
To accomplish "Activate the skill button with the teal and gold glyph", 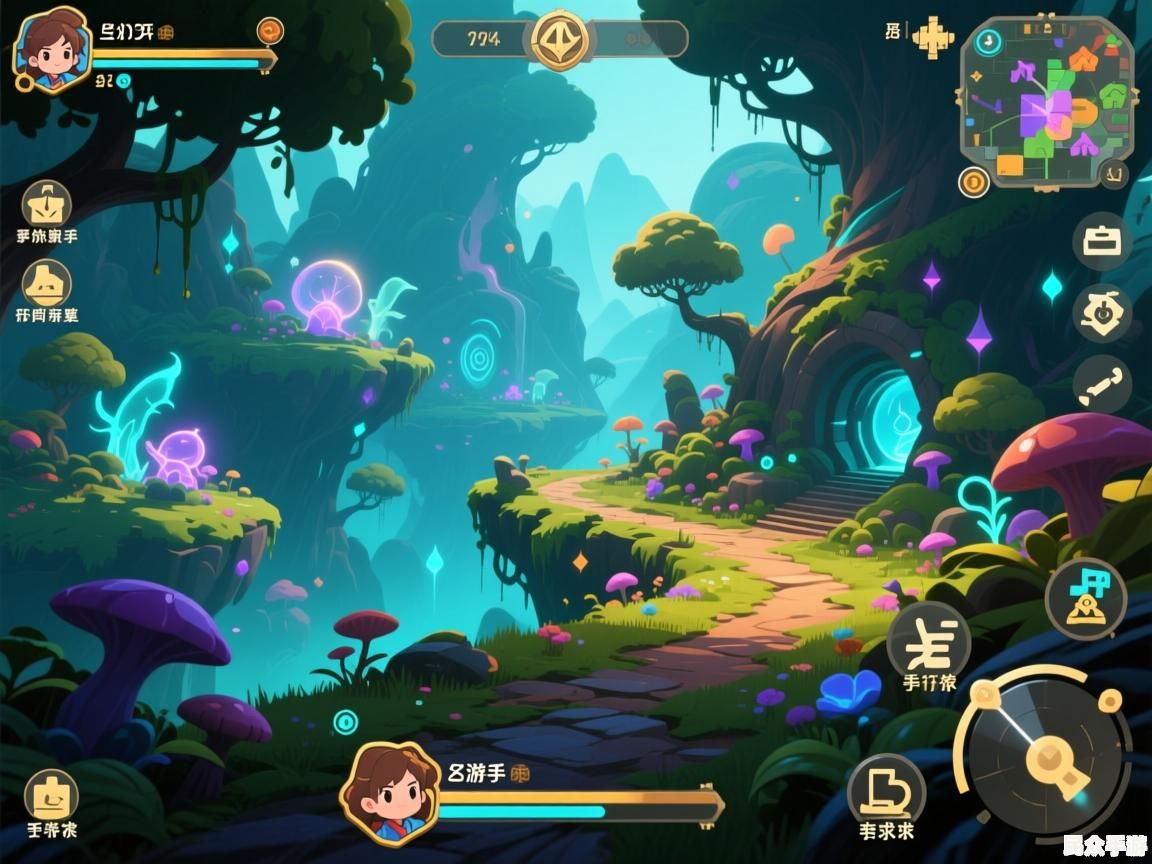I will tap(1085, 598).
